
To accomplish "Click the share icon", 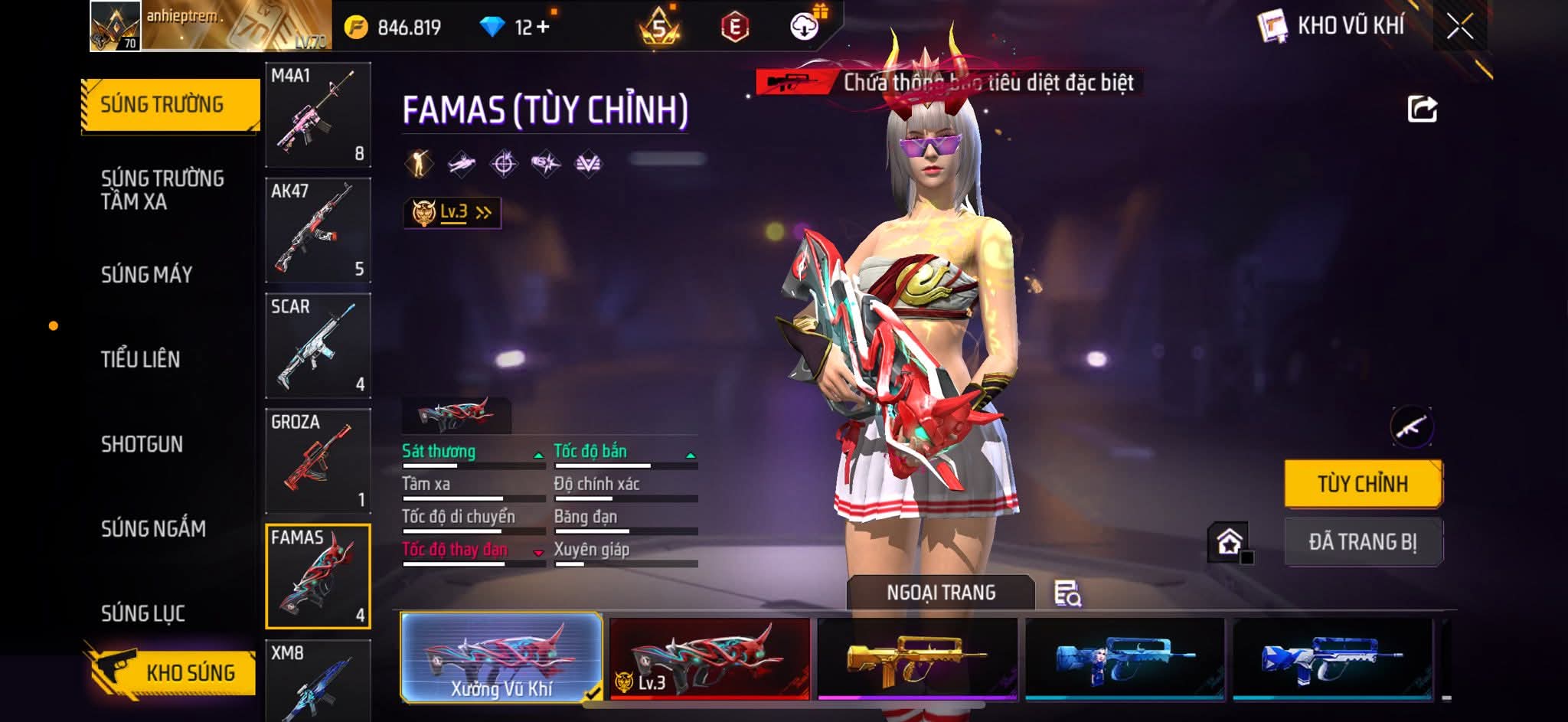I will coord(1423,109).
